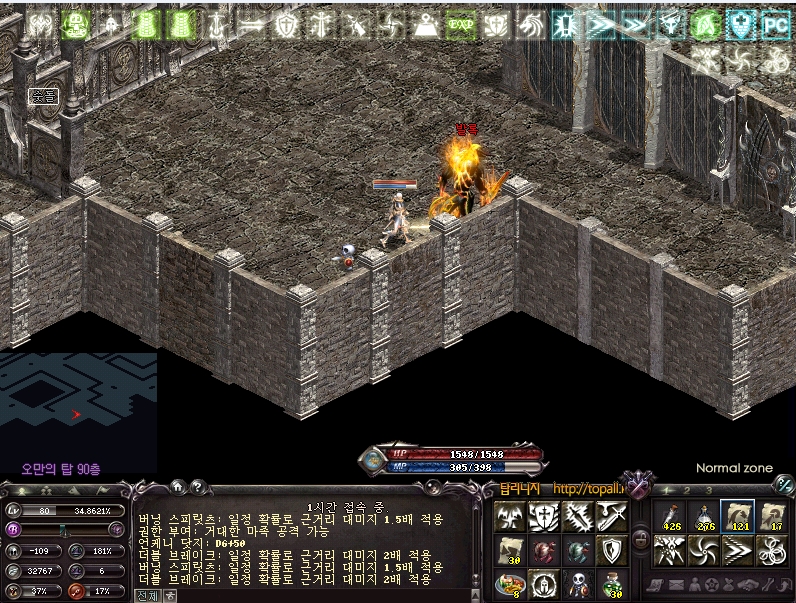The image size is (796, 603).
Task: Select the highlighted scroll slot with 121
Action: click(x=739, y=517)
